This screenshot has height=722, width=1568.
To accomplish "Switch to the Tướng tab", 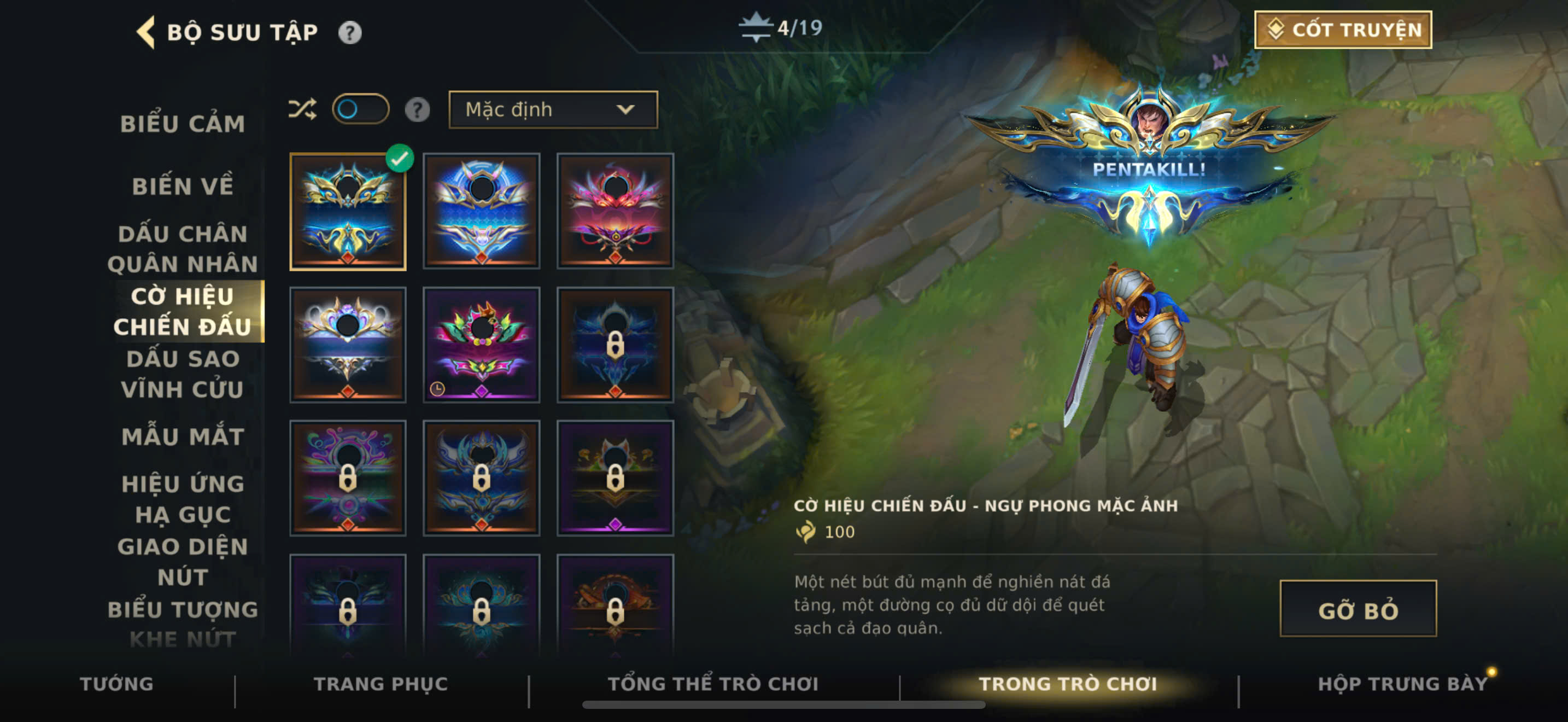I will pos(116,684).
